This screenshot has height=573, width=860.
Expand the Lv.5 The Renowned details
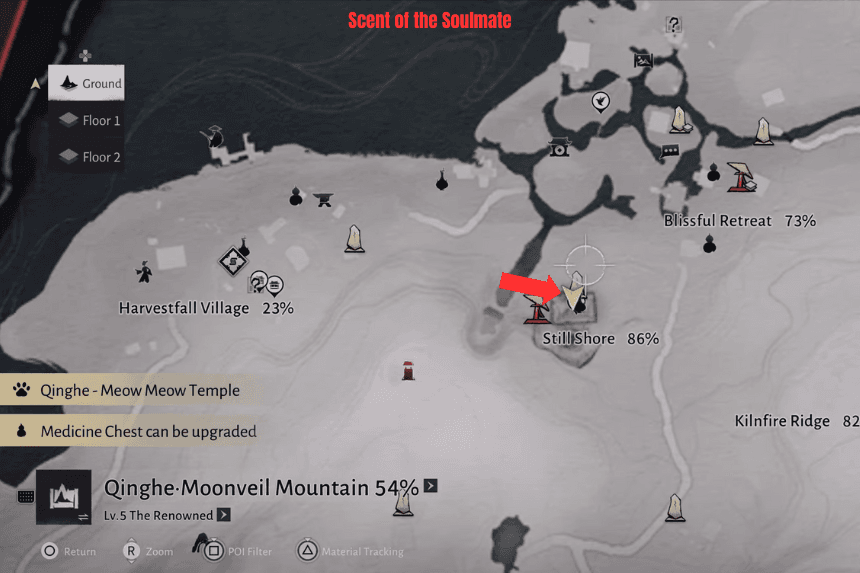pyautogui.click(x=224, y=515)
